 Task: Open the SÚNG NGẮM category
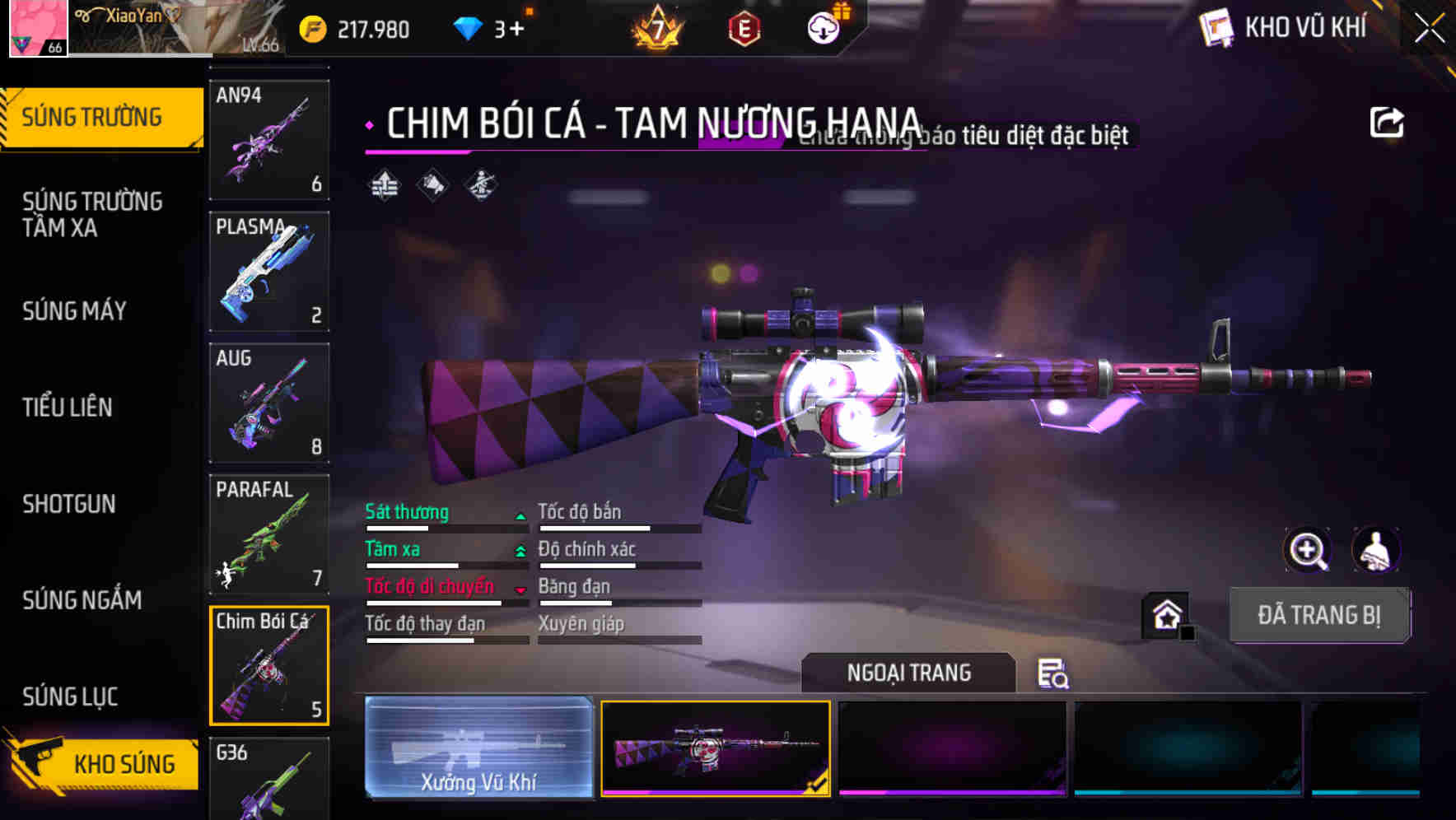pos(82,601)
